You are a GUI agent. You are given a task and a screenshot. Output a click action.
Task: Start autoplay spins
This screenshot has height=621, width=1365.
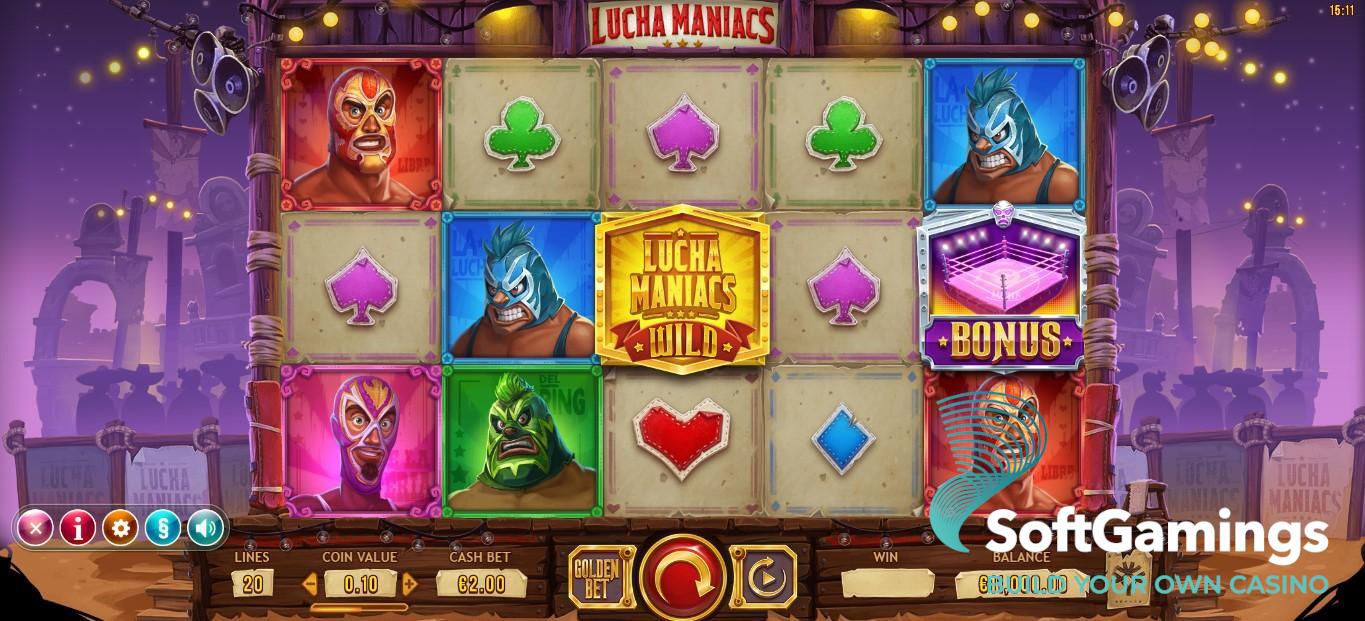click(764, 577)
